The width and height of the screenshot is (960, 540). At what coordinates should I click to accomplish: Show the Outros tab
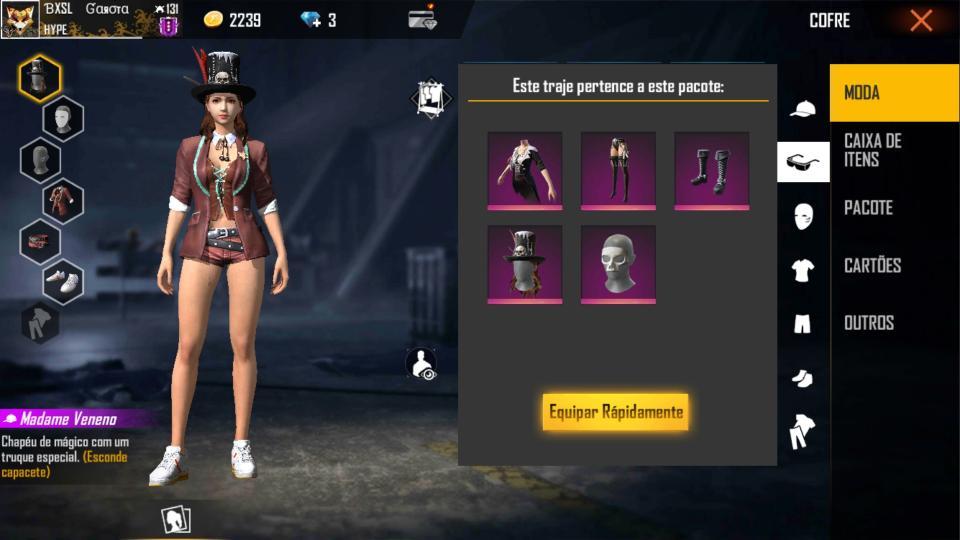pyautogui.click(x=893, y=323)
